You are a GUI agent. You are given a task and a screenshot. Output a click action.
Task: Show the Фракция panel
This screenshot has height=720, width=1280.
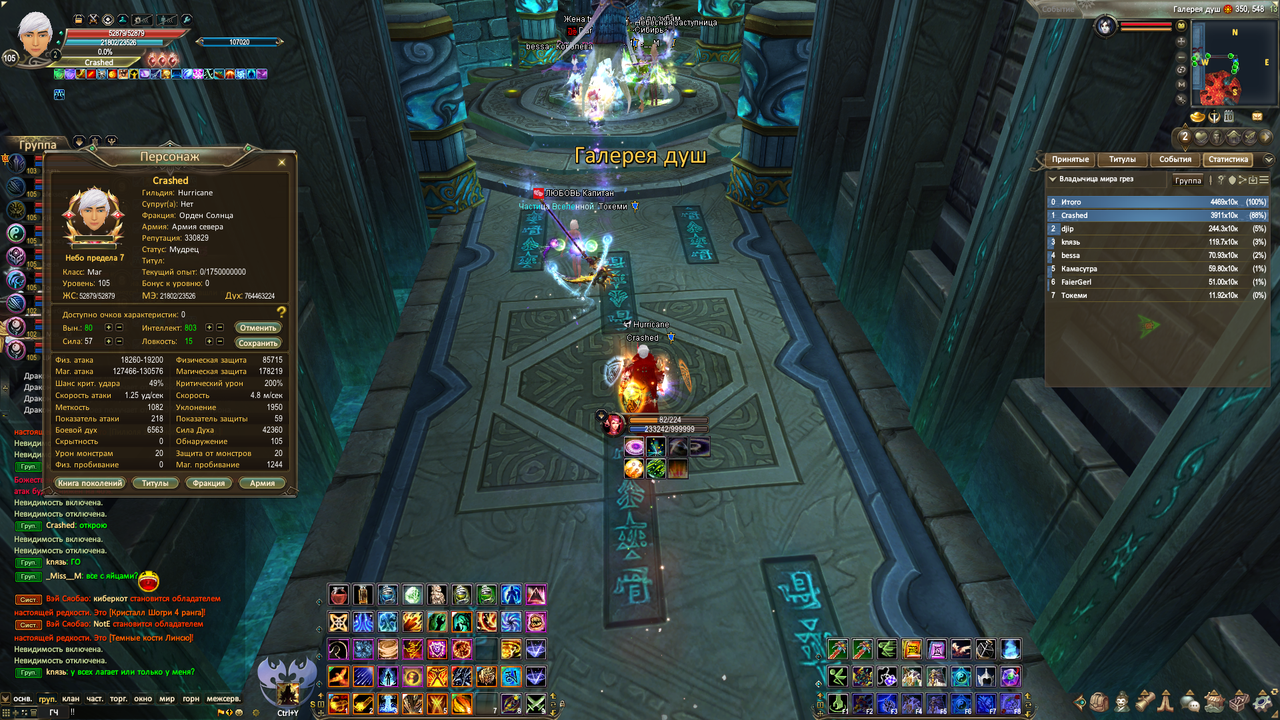point(209,483)
